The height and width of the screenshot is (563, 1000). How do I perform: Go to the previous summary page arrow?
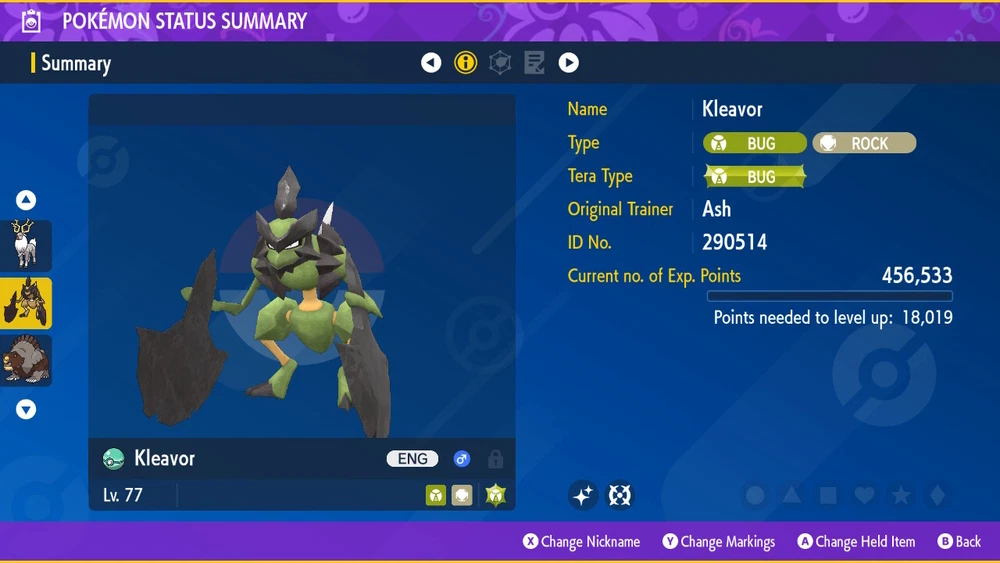(x=431, y=63)
